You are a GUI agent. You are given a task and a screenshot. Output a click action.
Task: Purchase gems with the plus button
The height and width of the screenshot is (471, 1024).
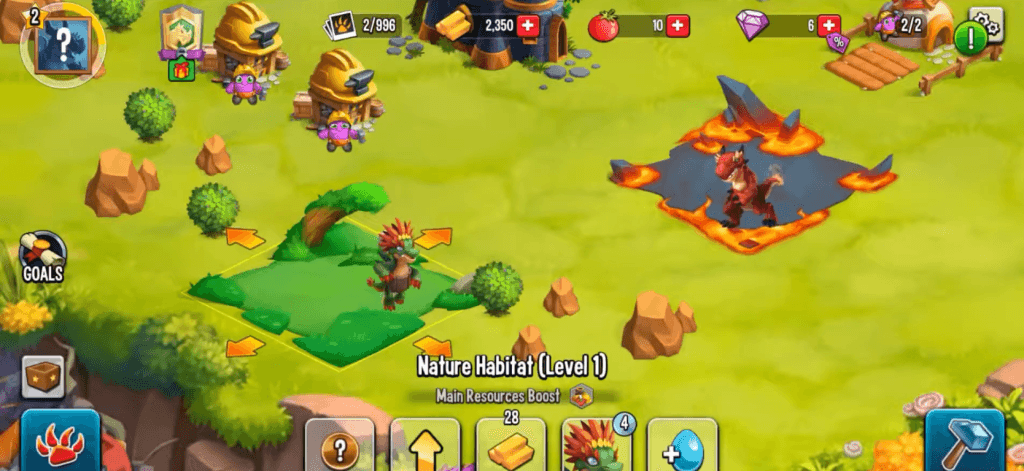(x=828, y=25)
